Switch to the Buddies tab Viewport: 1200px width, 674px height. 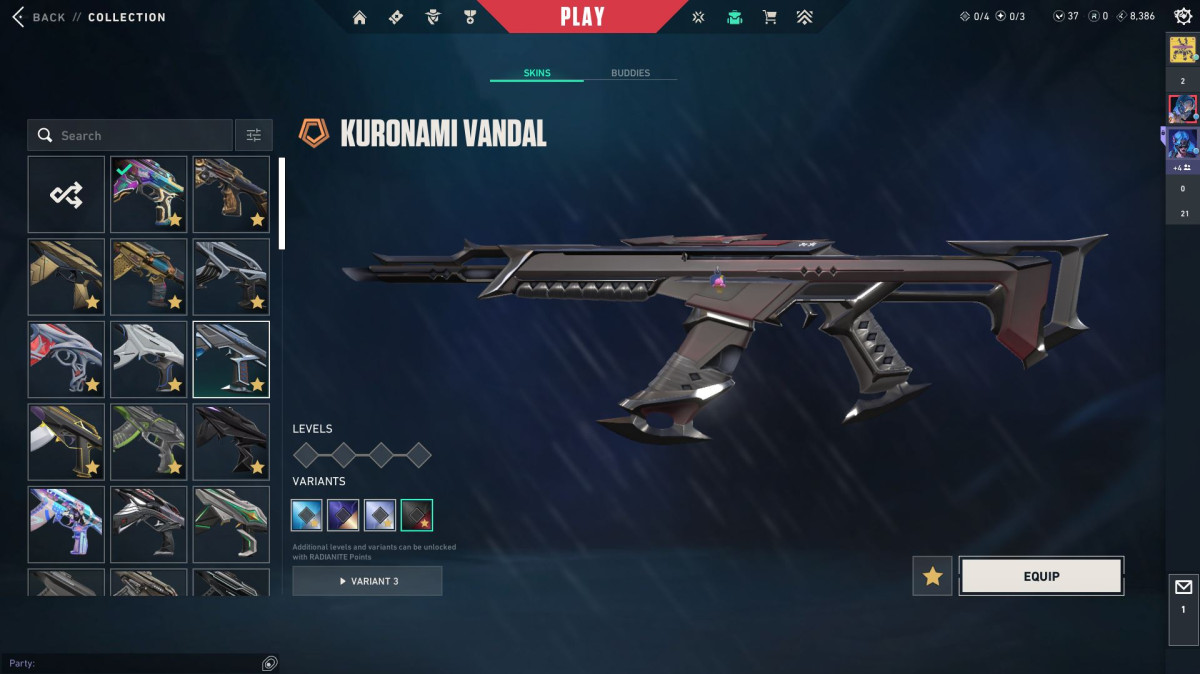coord(630,73)
